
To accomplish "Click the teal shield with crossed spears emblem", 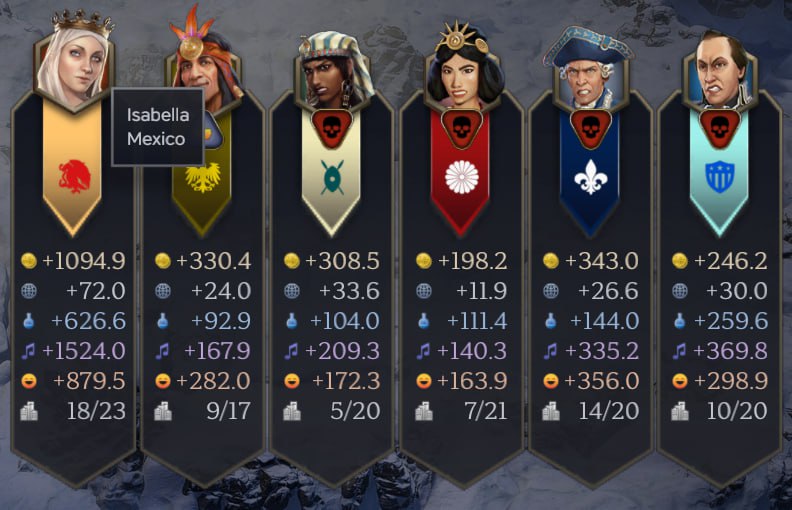I will coord(331,178).
